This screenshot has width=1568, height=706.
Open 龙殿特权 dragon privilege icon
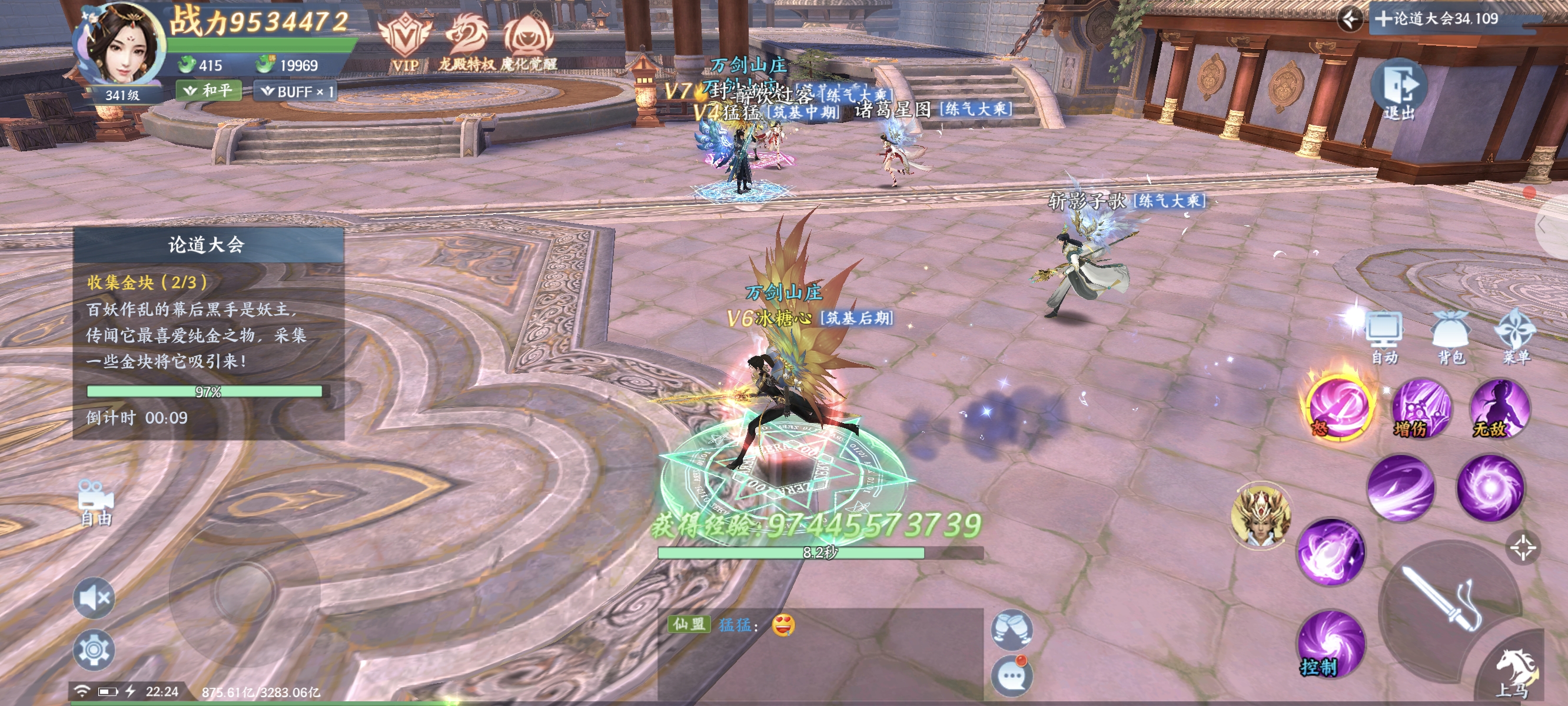(x=467, y=42)
